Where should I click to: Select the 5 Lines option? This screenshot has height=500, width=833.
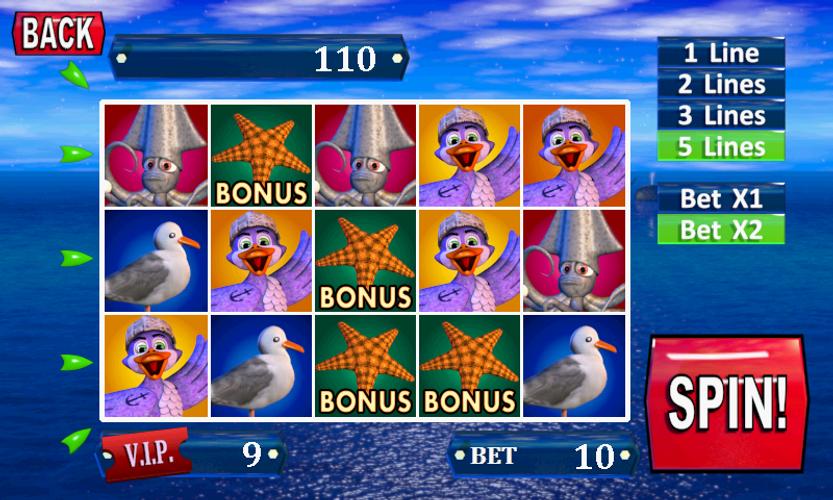(720, 147)
